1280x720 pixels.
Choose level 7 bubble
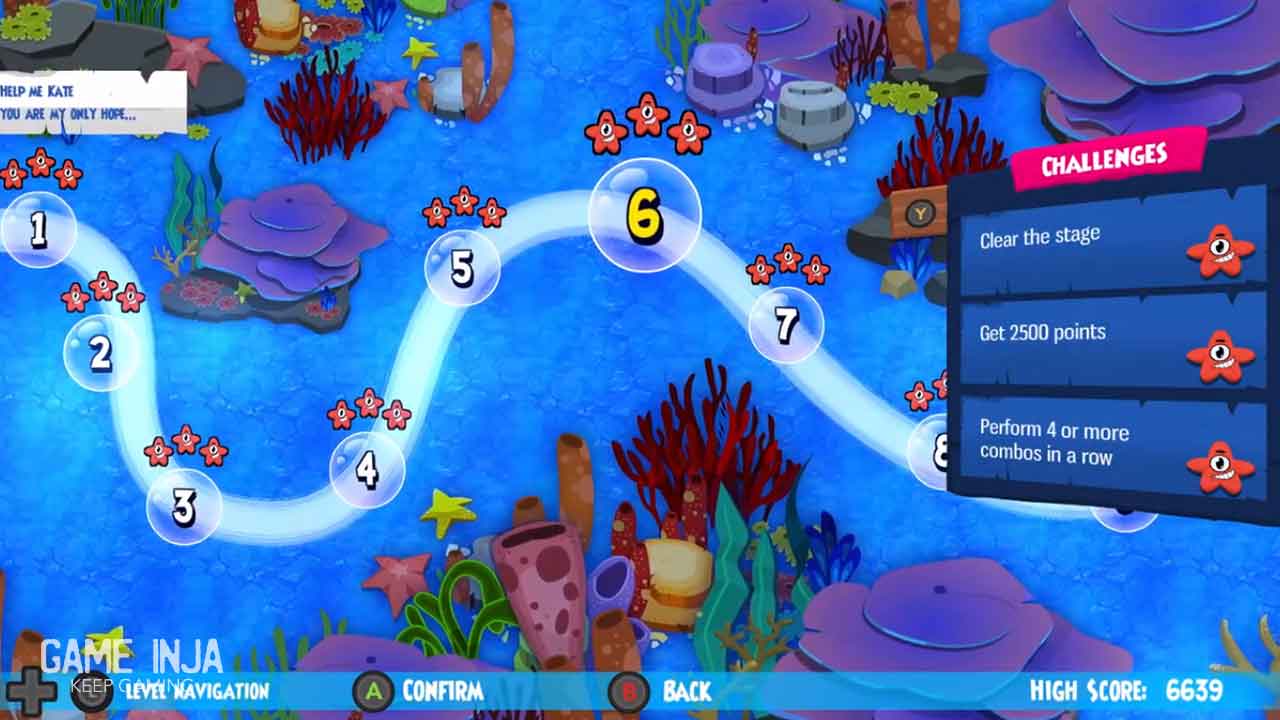pos(786,324)
